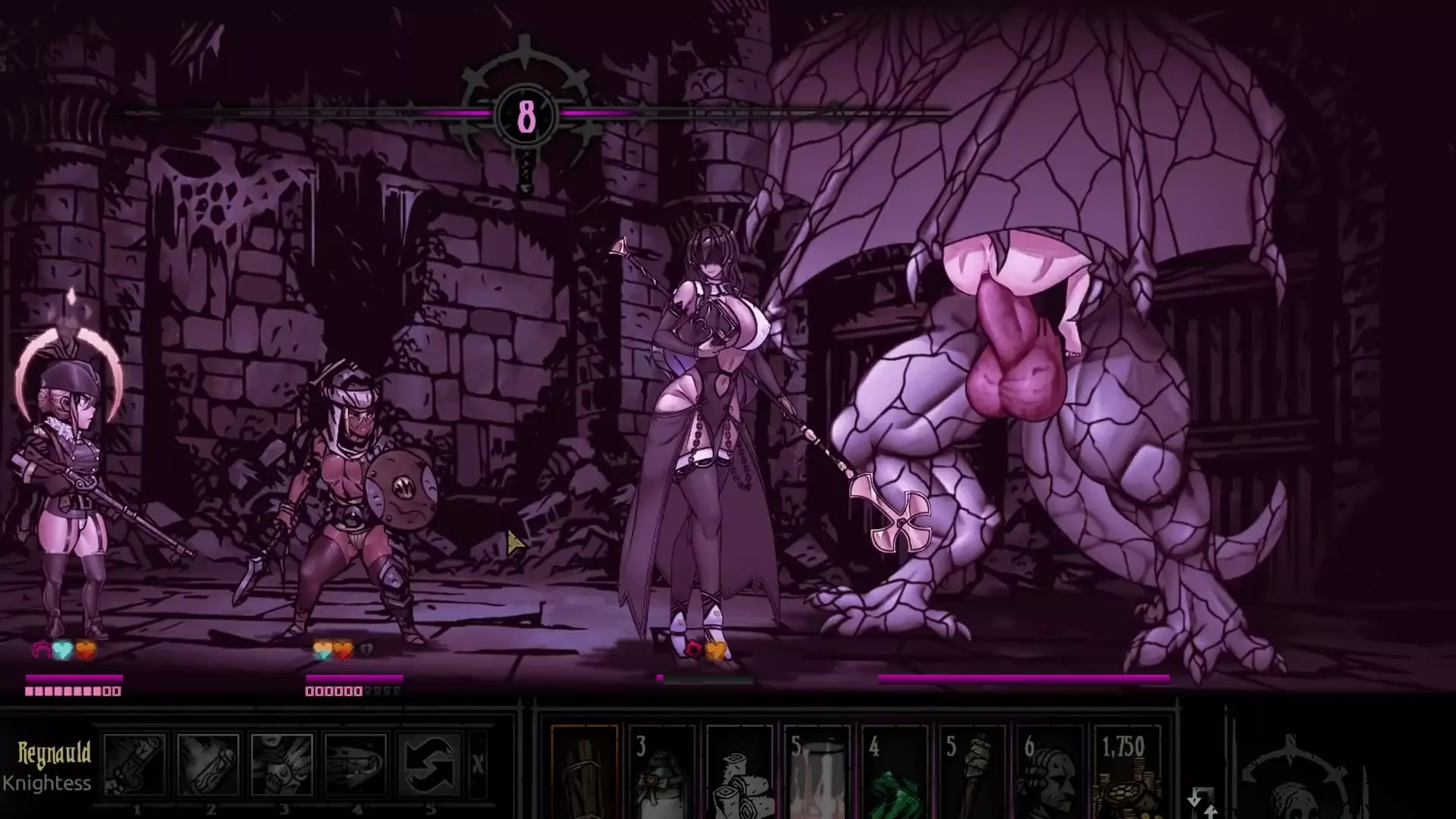The width and height of the screenshot is (1456, 819).
Task: Click the pass turn X button
Action: coord(478,764)
